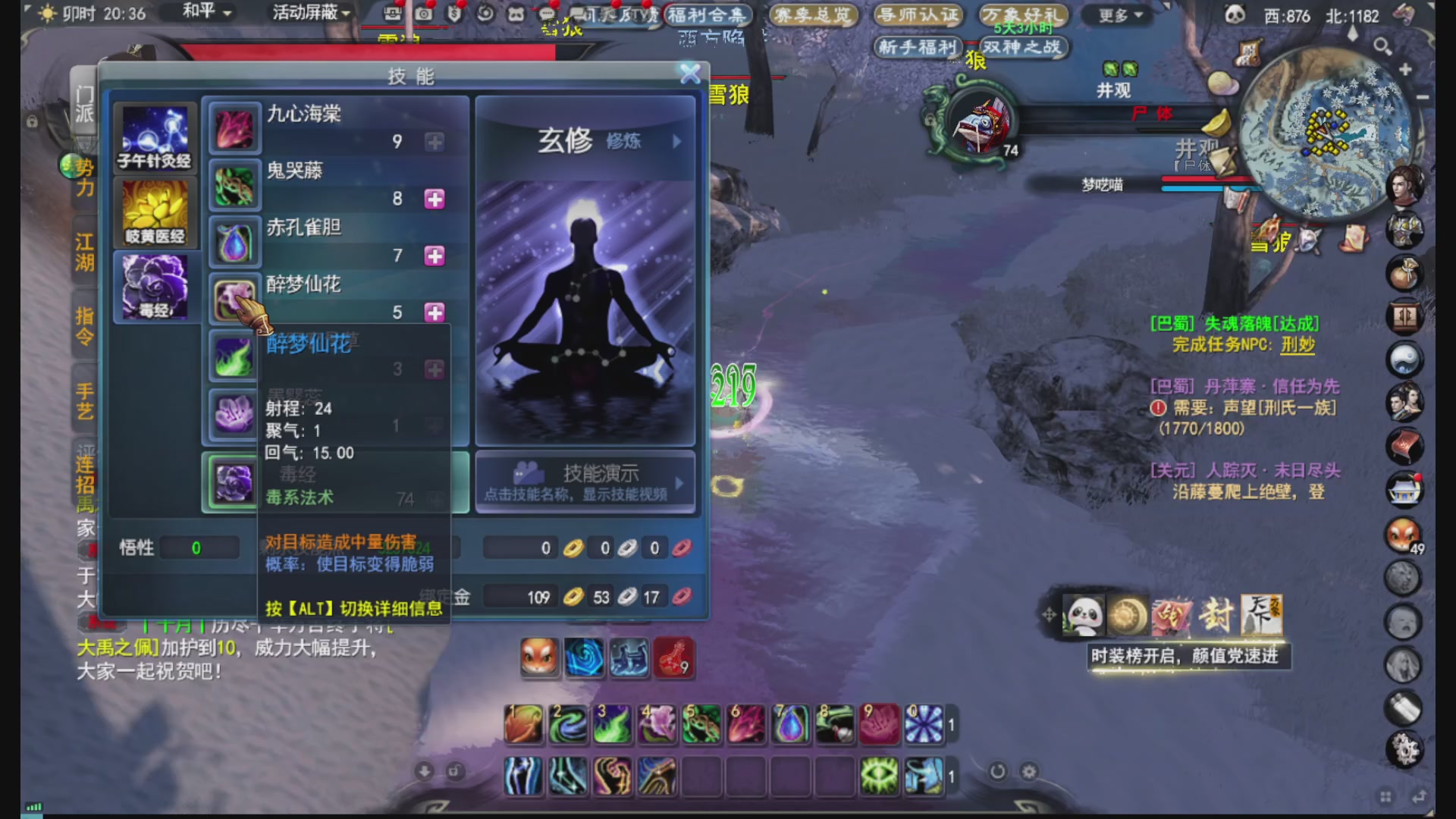The image size is (1456, 819).
Task: Open the 岐黄医经 skill book
Action: (x=155, y=214)
